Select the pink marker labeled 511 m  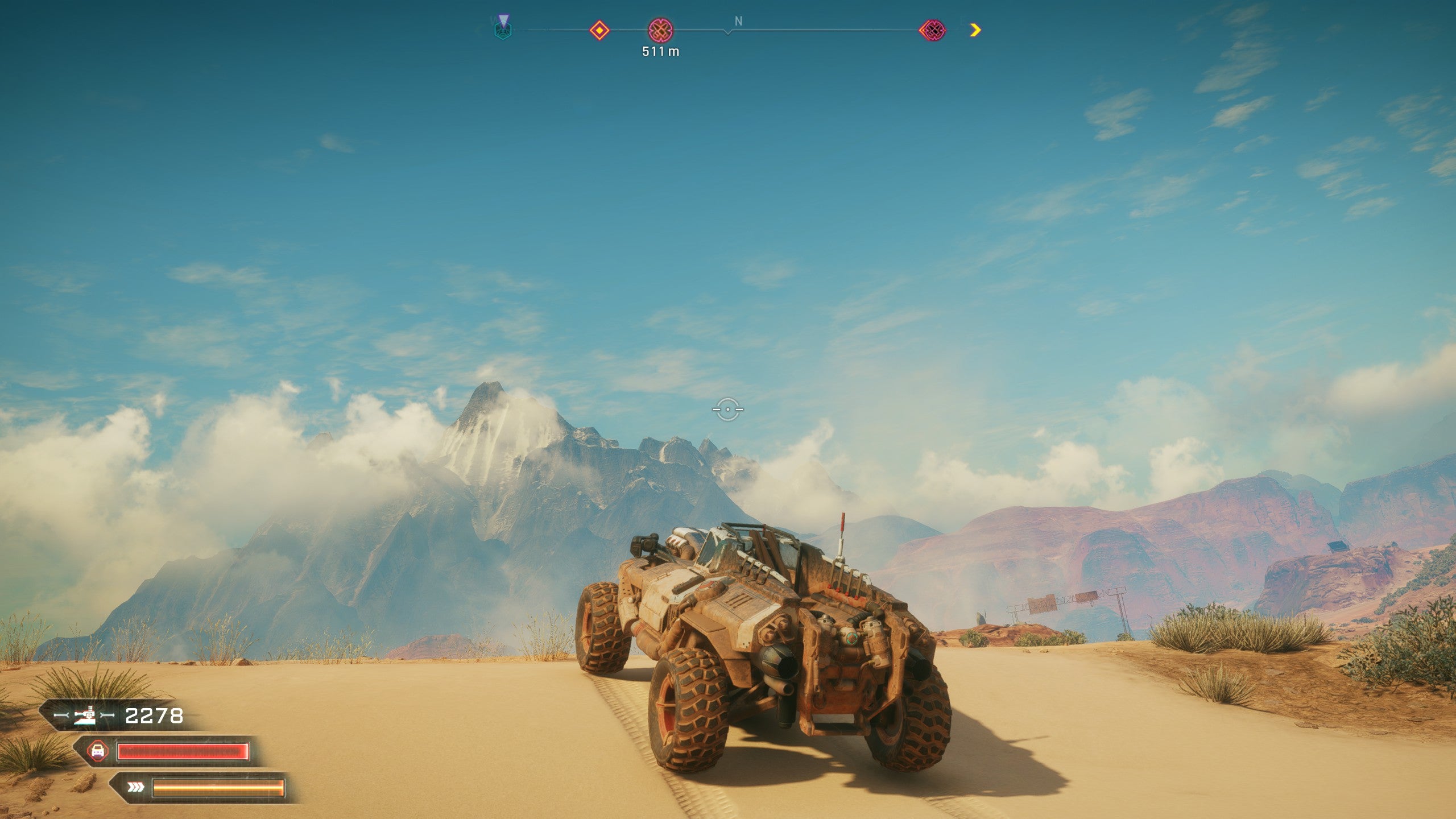[x=661, y=30]
